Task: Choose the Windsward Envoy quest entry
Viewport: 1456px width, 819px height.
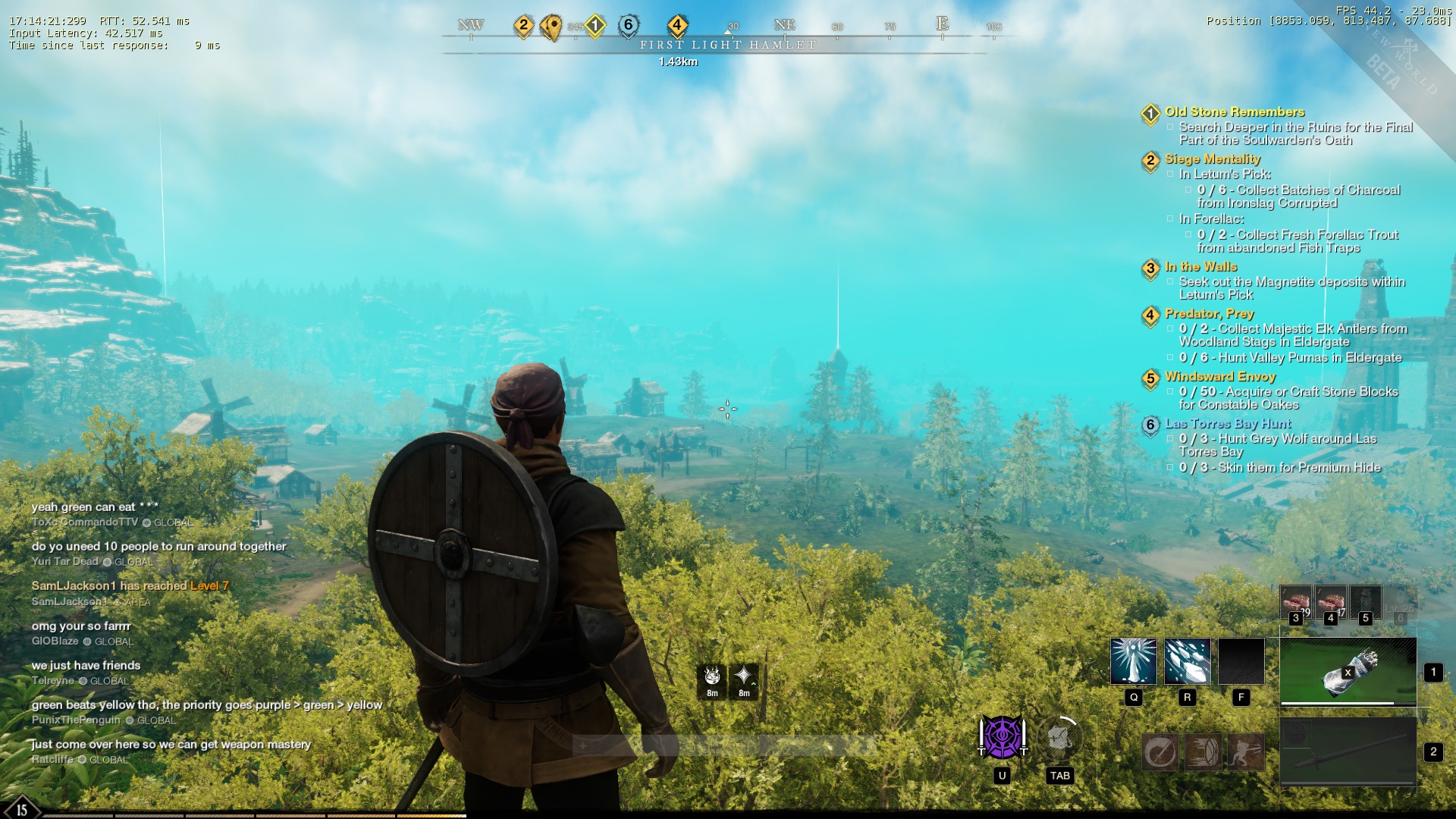Action: (x=1219, y=377)
